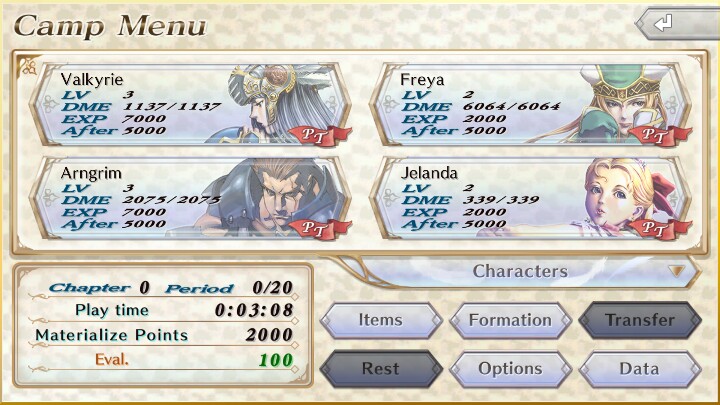
Task: Pick Jelanda's character panel
Action: tap(530, 197)
